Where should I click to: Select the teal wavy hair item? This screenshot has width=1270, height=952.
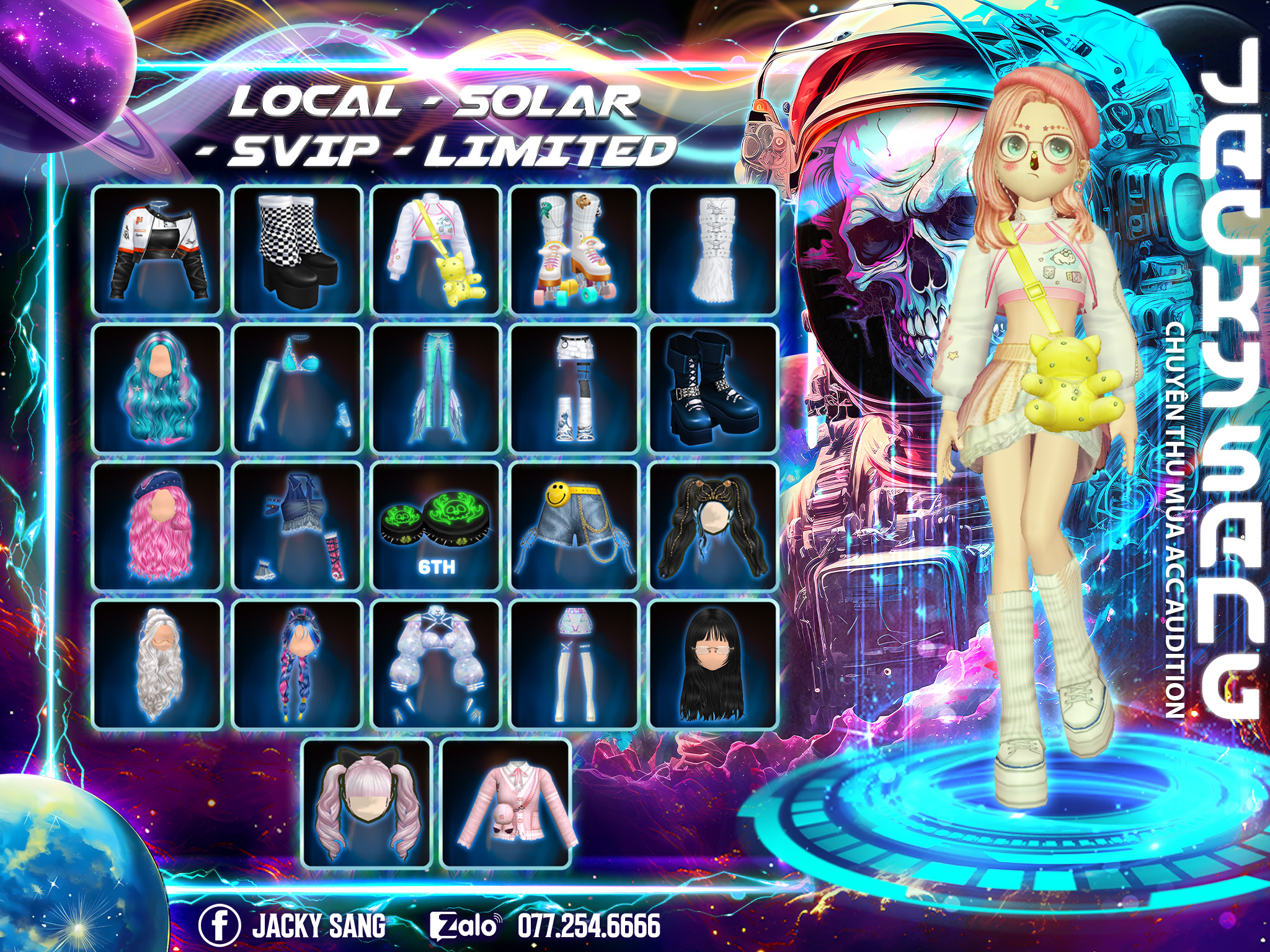158,389
